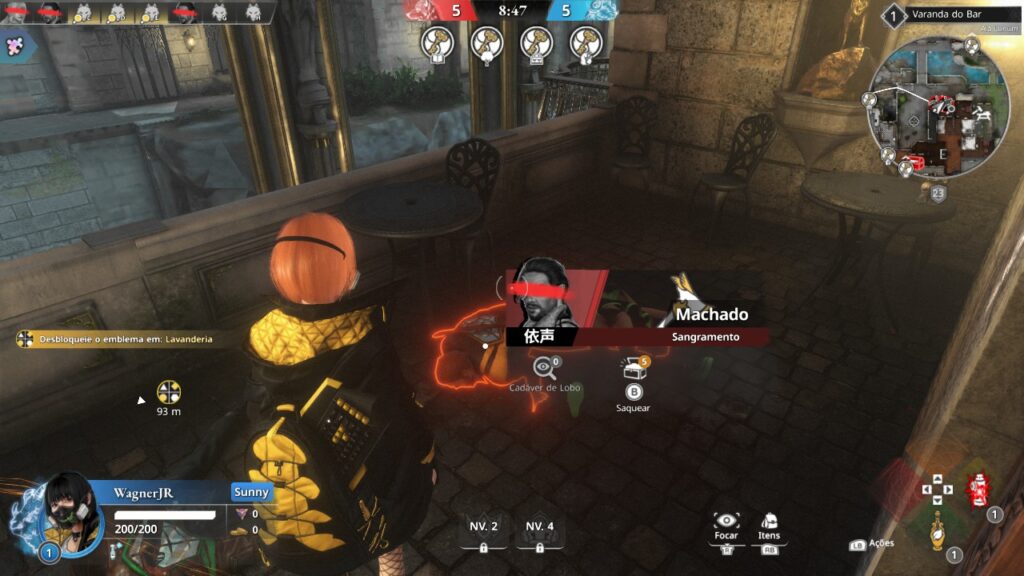Open the Itens backpack menu
Image resolution: width=1024 pixels, height=576 pixels.
[769, 522]
